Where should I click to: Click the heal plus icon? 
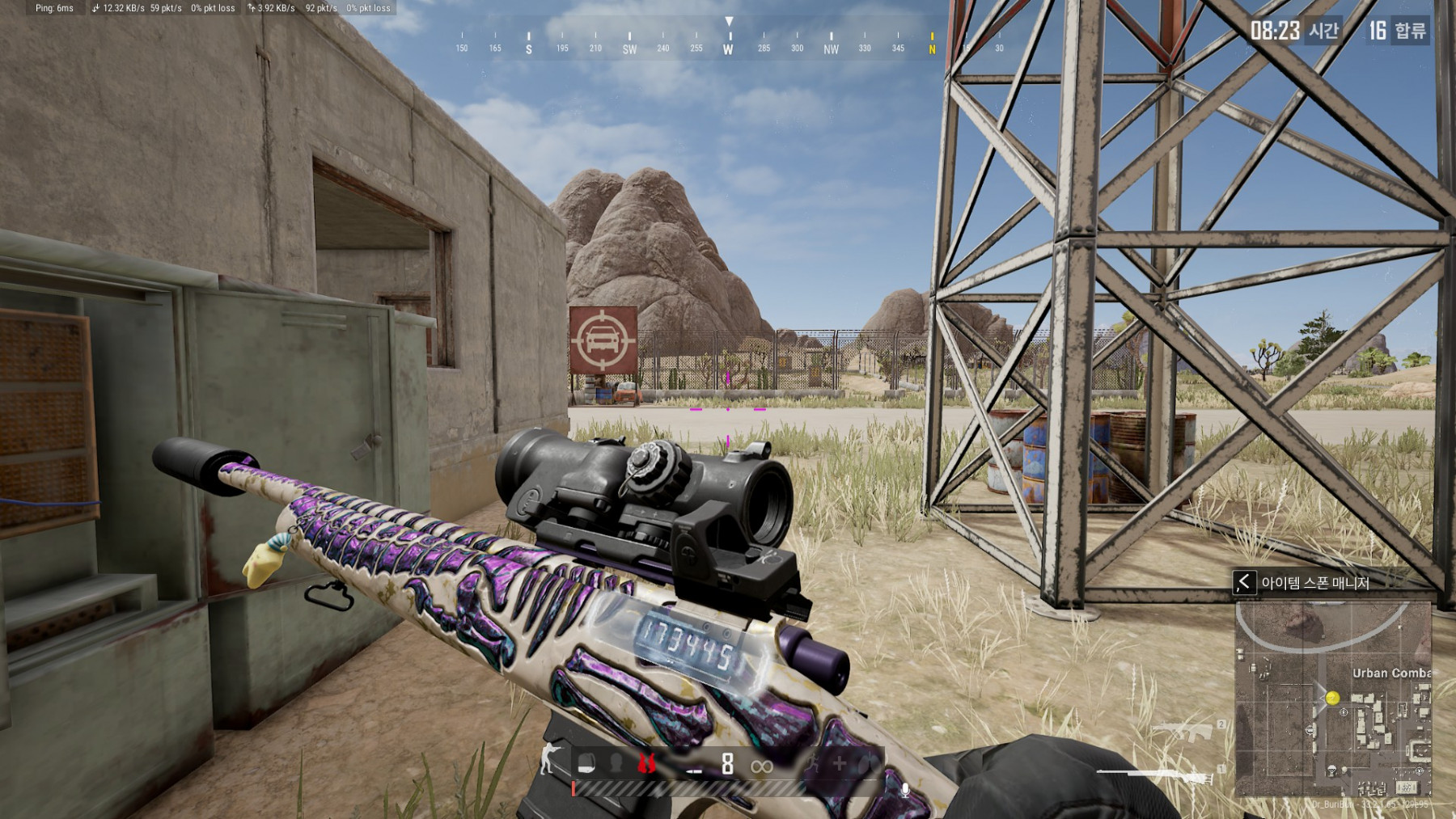tap(840, 763)
